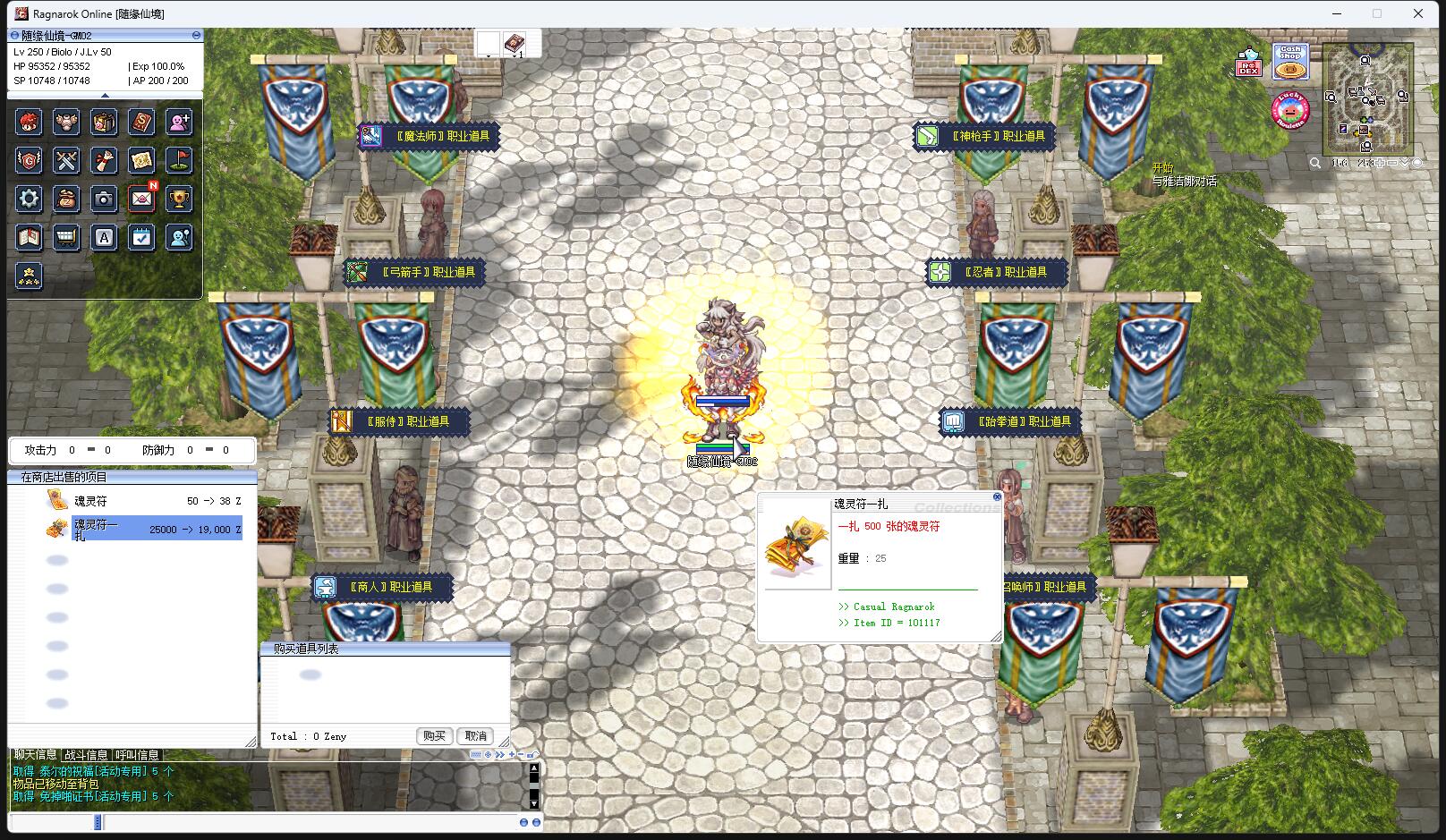The image size is (1446, 840).
Task: Open the camera screenshot icon
Action: click(x=104, y=199)
